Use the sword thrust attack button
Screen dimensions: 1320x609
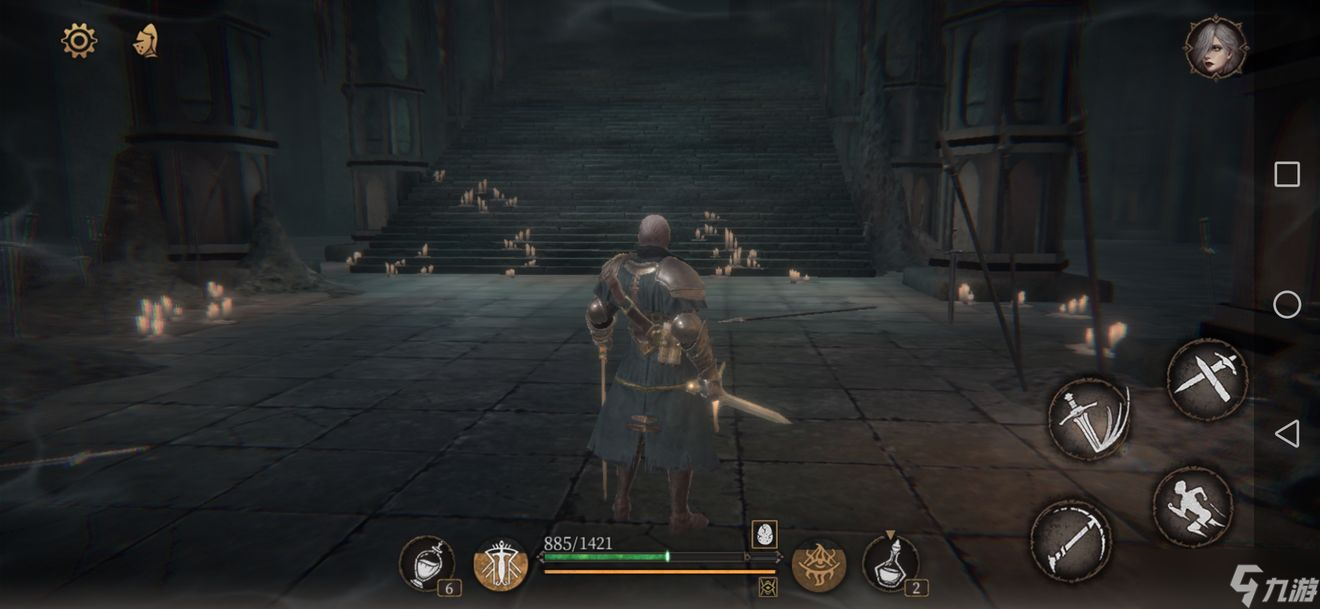point(1070,540)
